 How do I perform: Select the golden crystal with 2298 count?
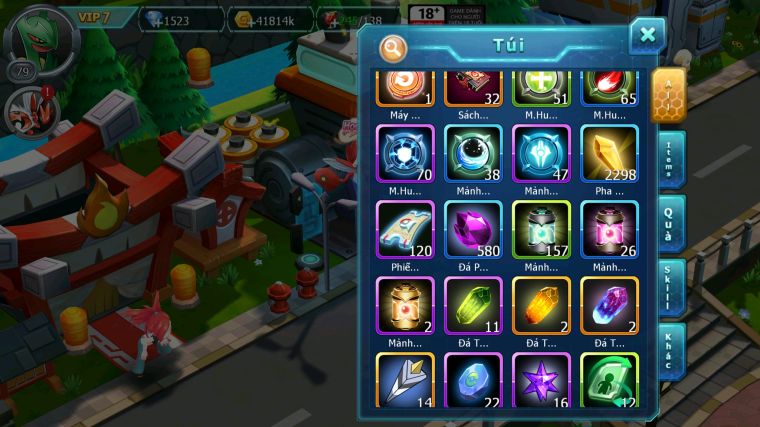(609, 155)
